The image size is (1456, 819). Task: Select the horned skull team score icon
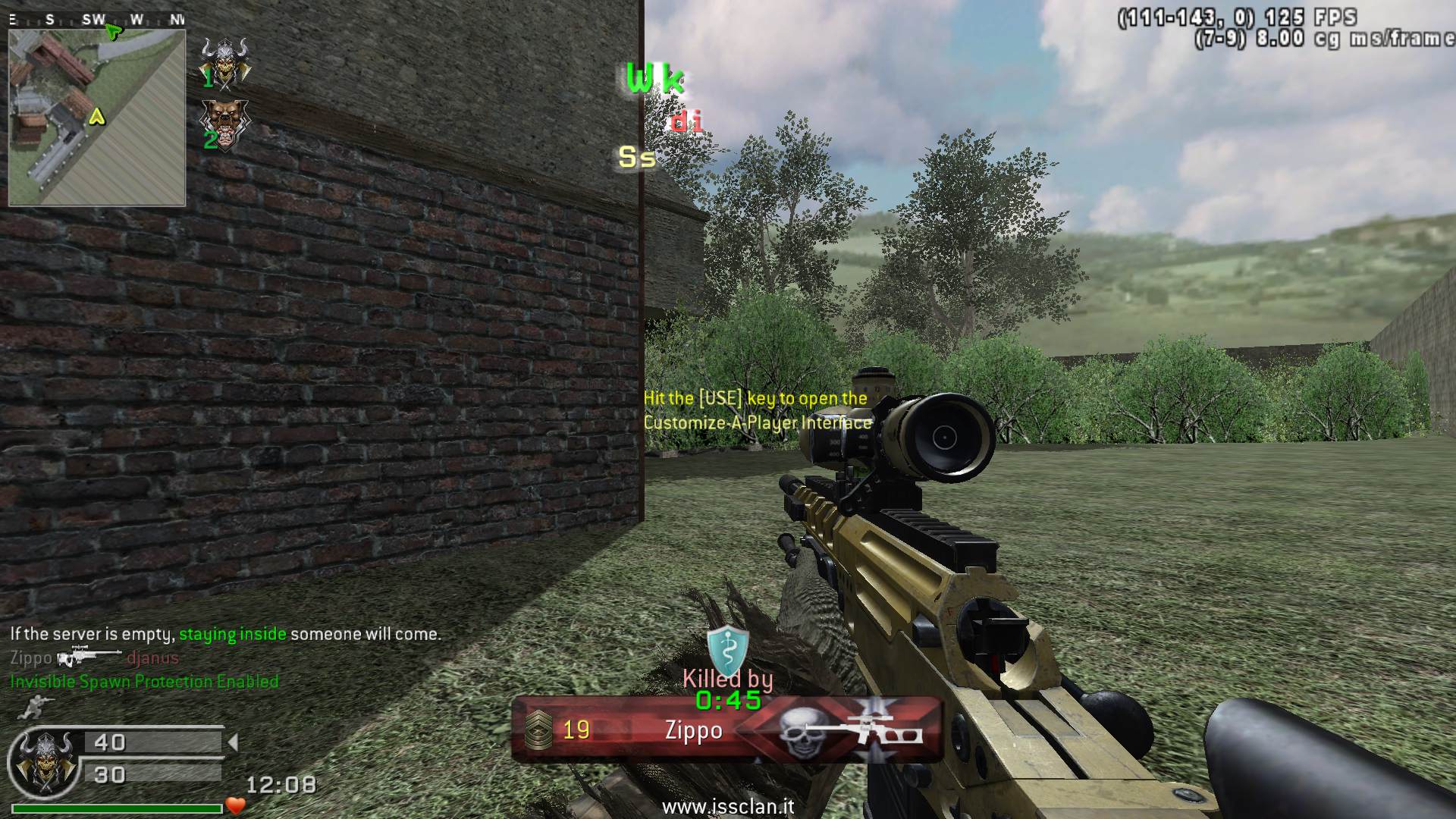[x=224, y=62]
